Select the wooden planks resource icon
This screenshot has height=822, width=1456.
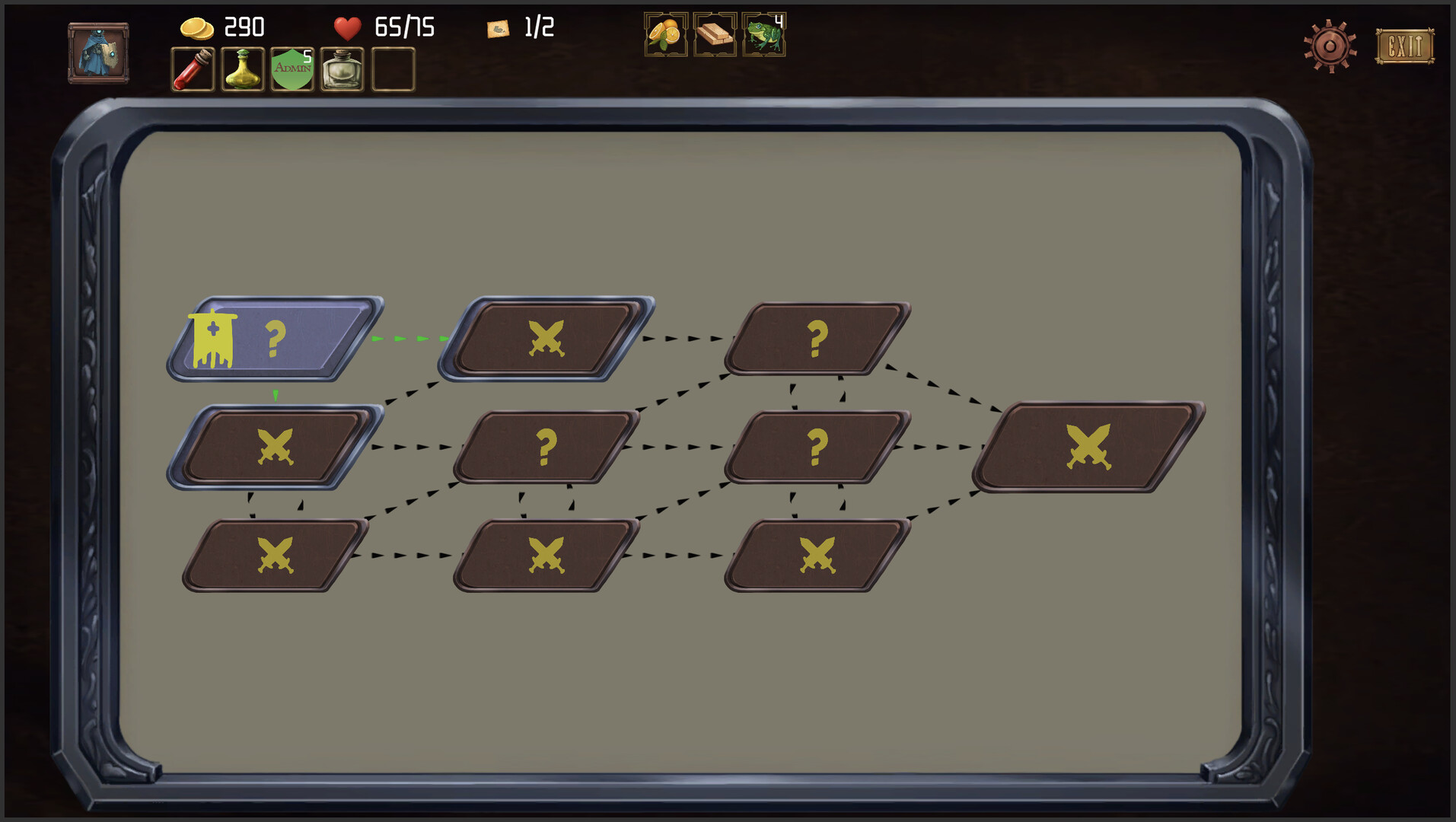(714, 33)
